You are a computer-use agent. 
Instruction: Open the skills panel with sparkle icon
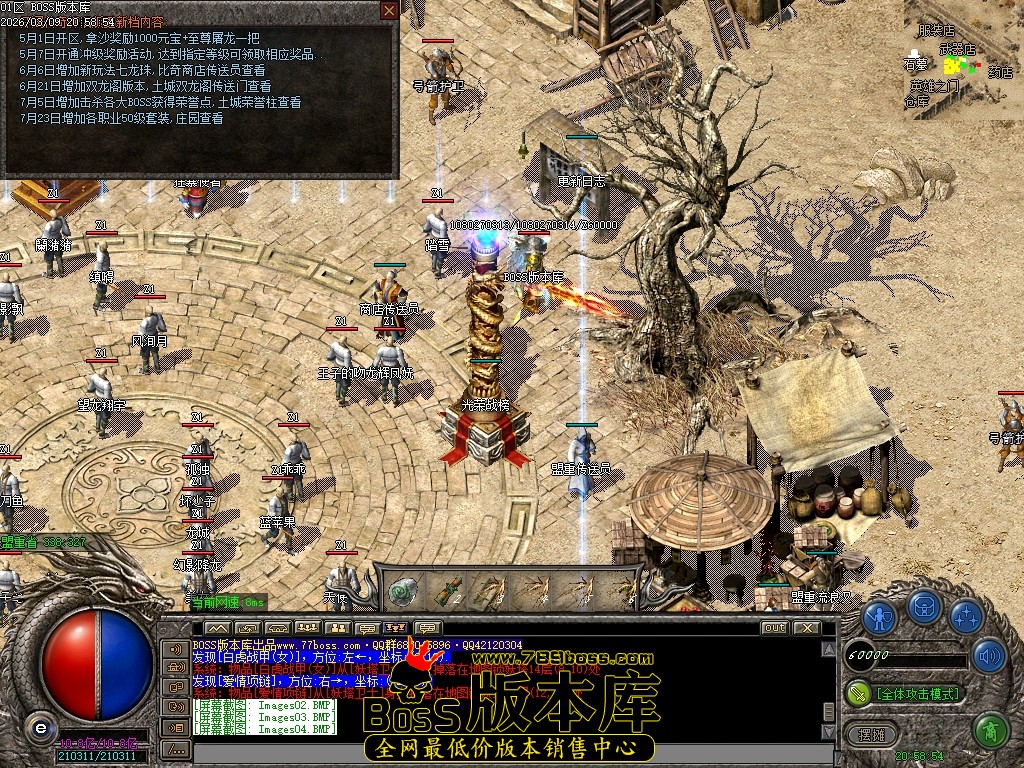tap(966, 616)
